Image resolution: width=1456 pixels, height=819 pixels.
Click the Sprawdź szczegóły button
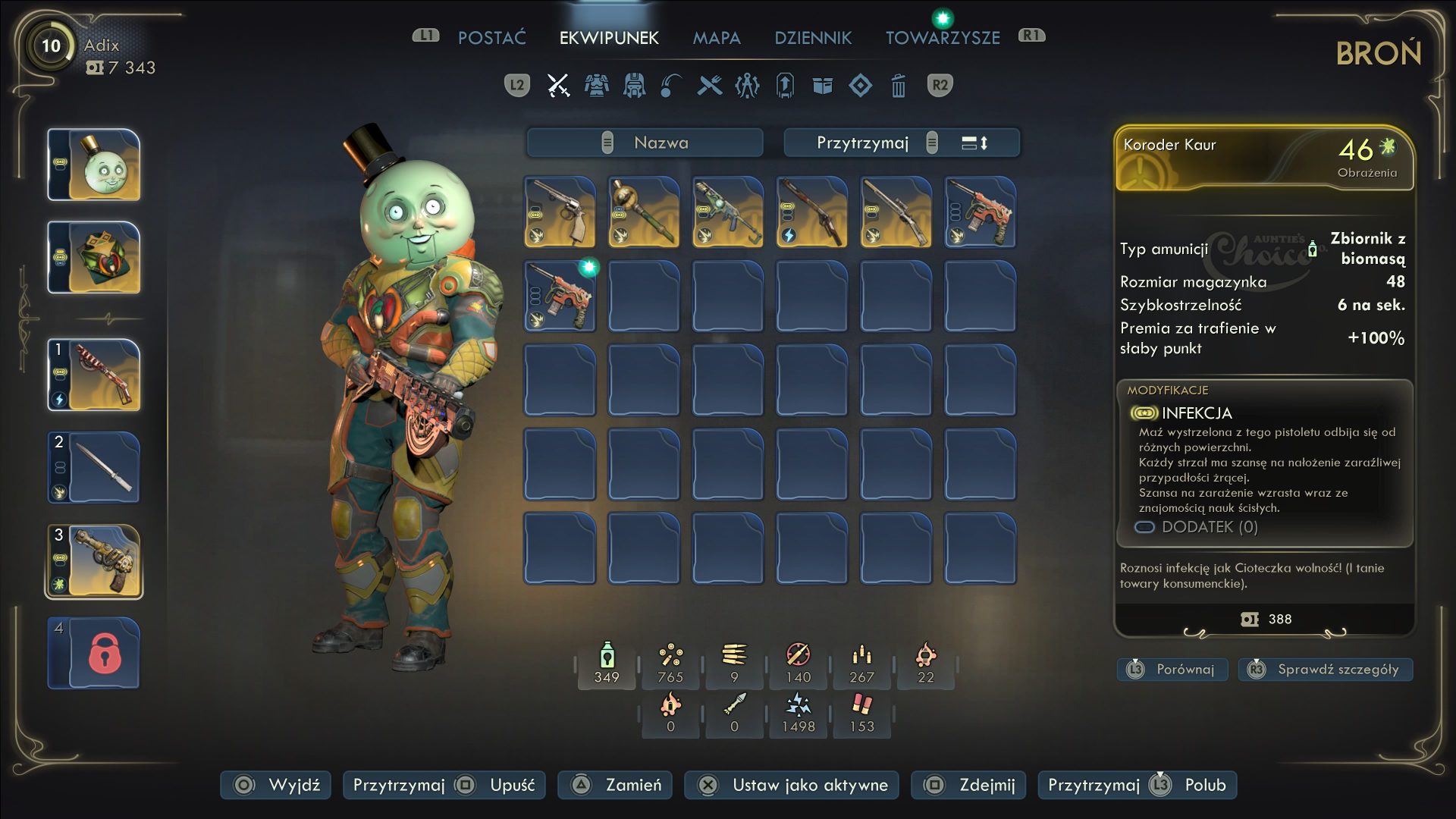(1326, 670)
